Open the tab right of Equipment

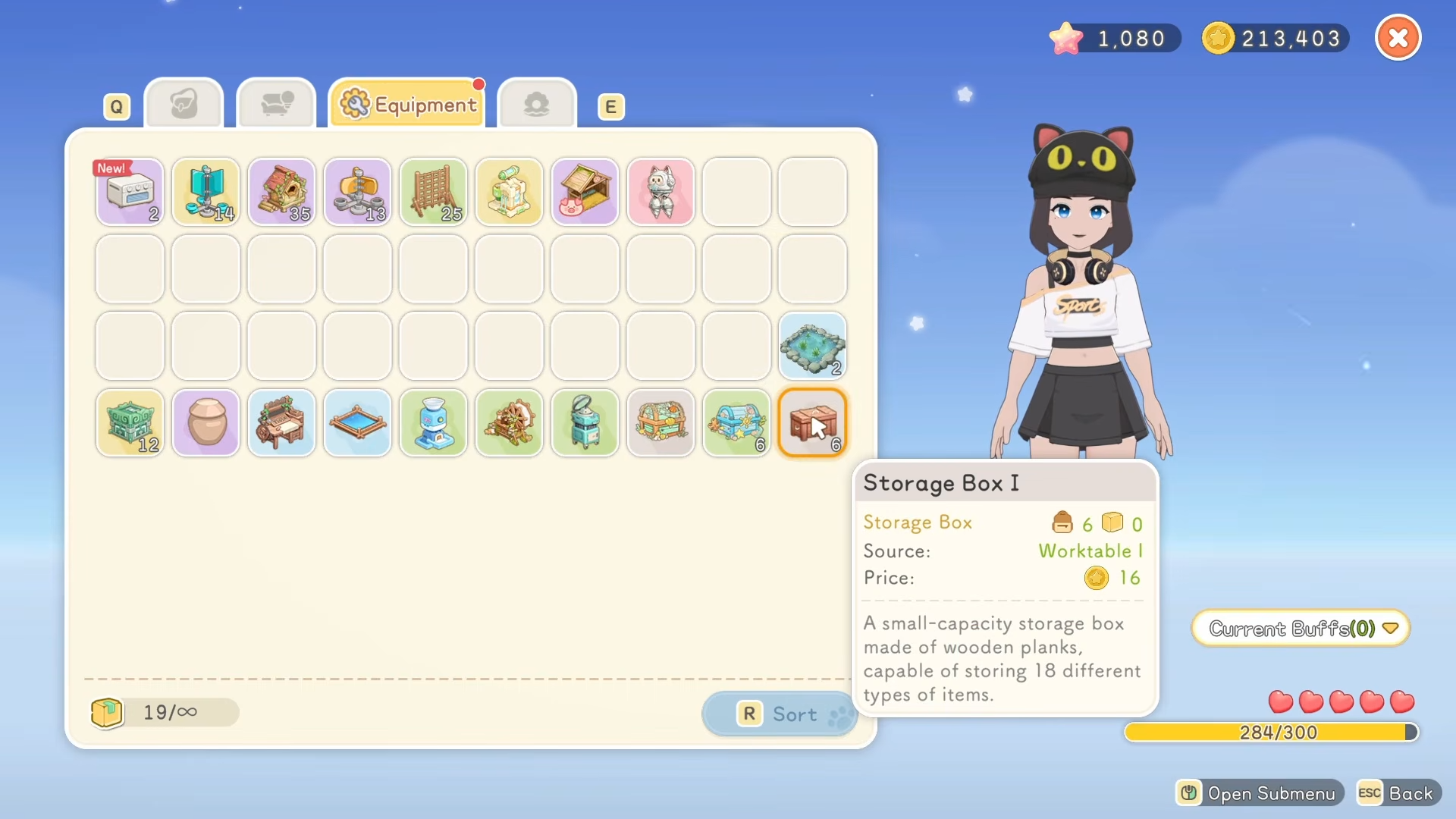pyautogui.click(x=537, y=104)
